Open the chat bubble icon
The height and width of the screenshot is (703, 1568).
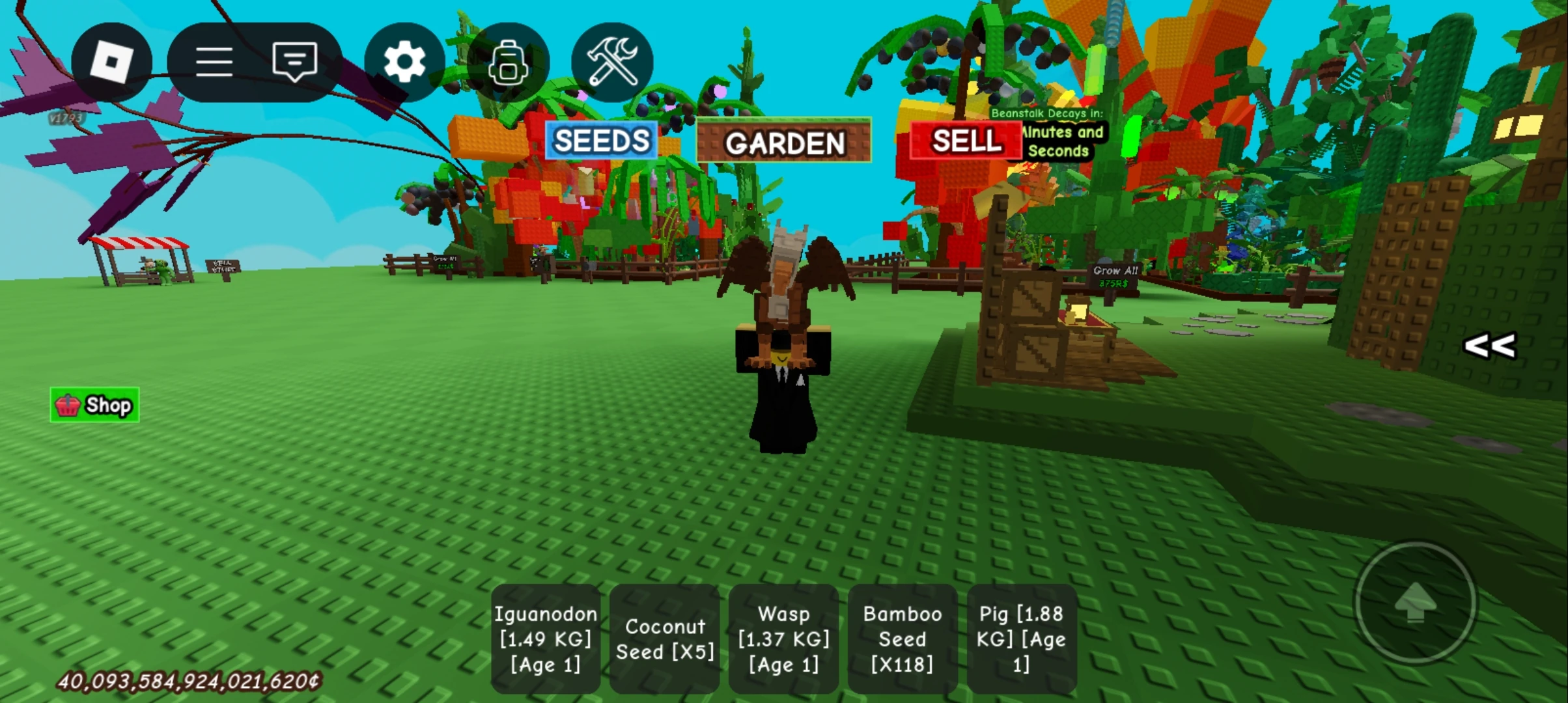coord(294,61)
